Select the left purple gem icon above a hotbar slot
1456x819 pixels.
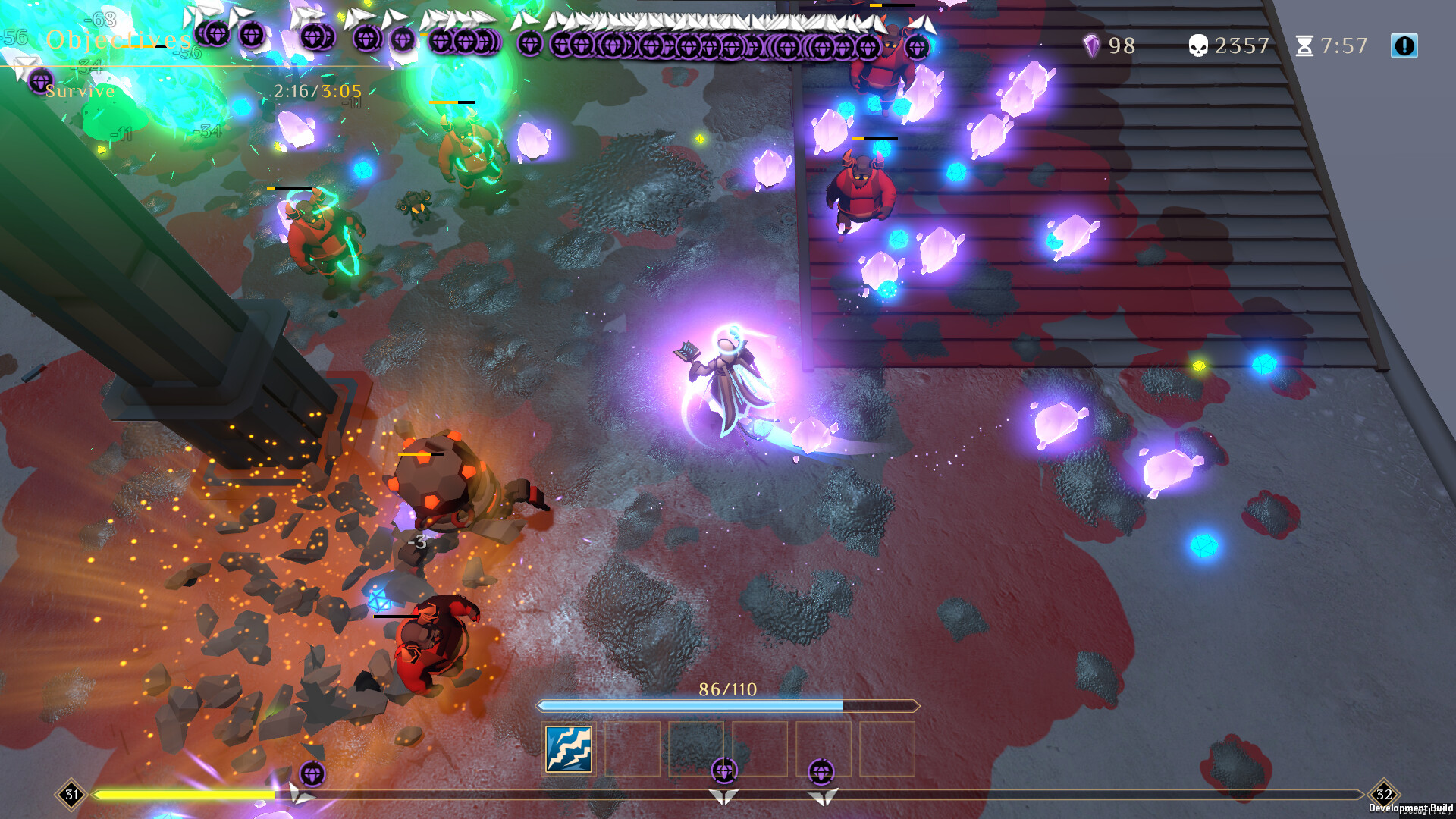click(x=724, y=771)
